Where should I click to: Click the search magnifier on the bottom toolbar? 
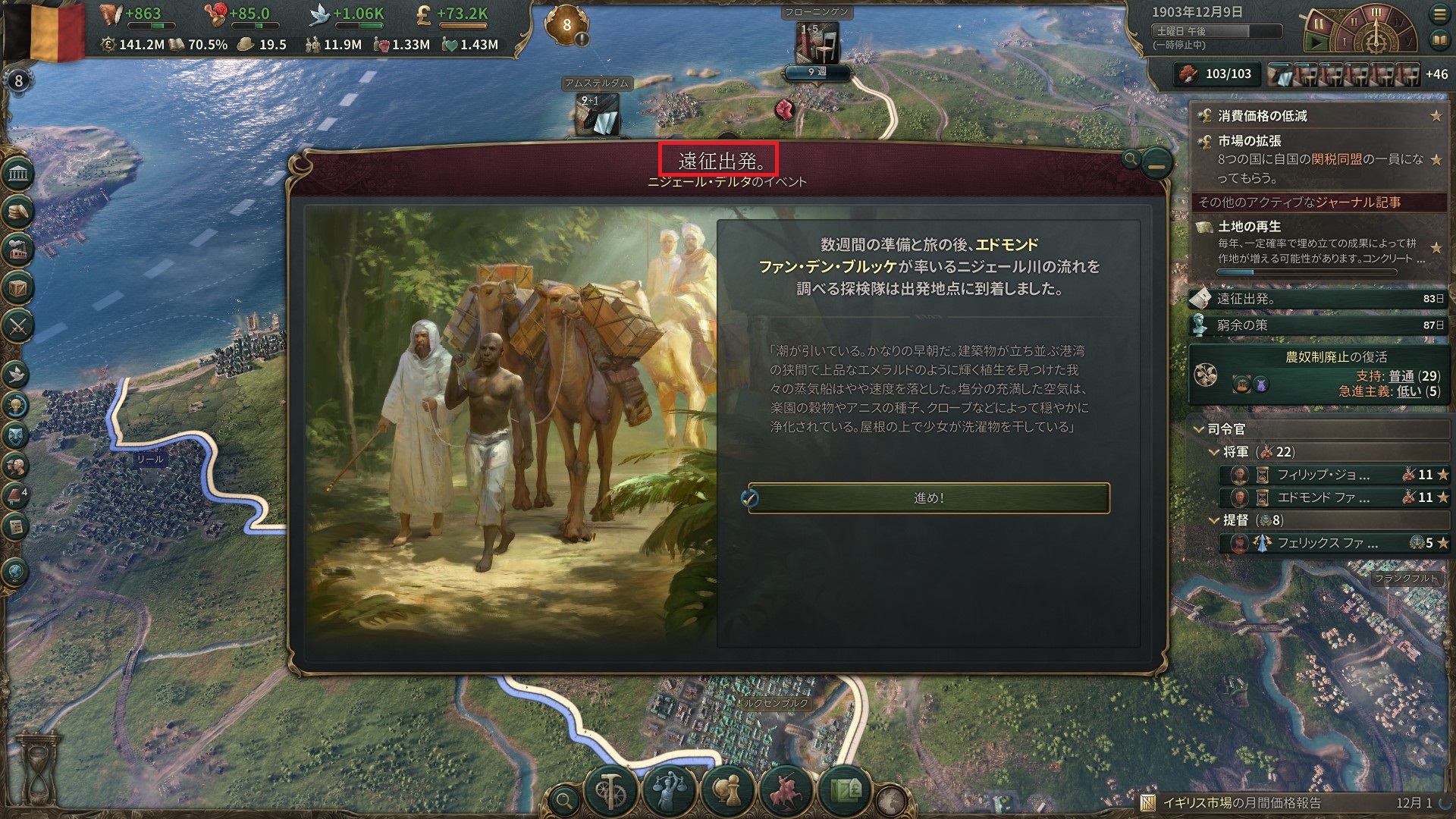564,799
